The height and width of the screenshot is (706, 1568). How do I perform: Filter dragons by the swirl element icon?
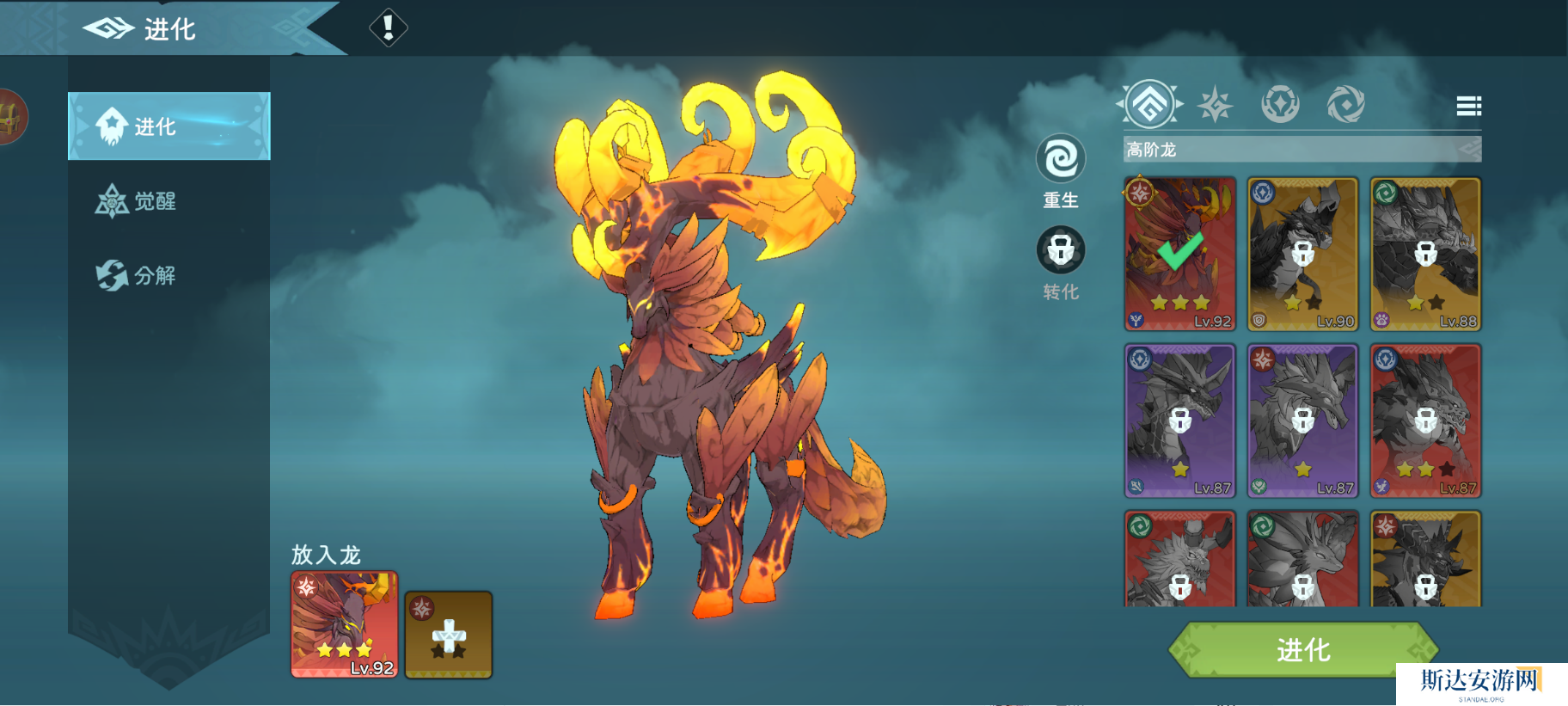point(1345,105)
